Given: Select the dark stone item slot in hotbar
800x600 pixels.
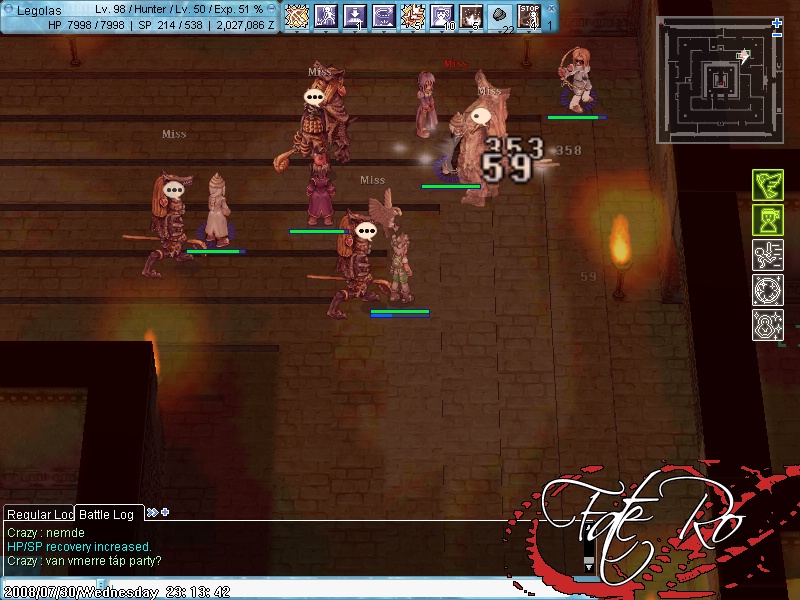Looking at the screenshot, I should click(x=500, y=16).
